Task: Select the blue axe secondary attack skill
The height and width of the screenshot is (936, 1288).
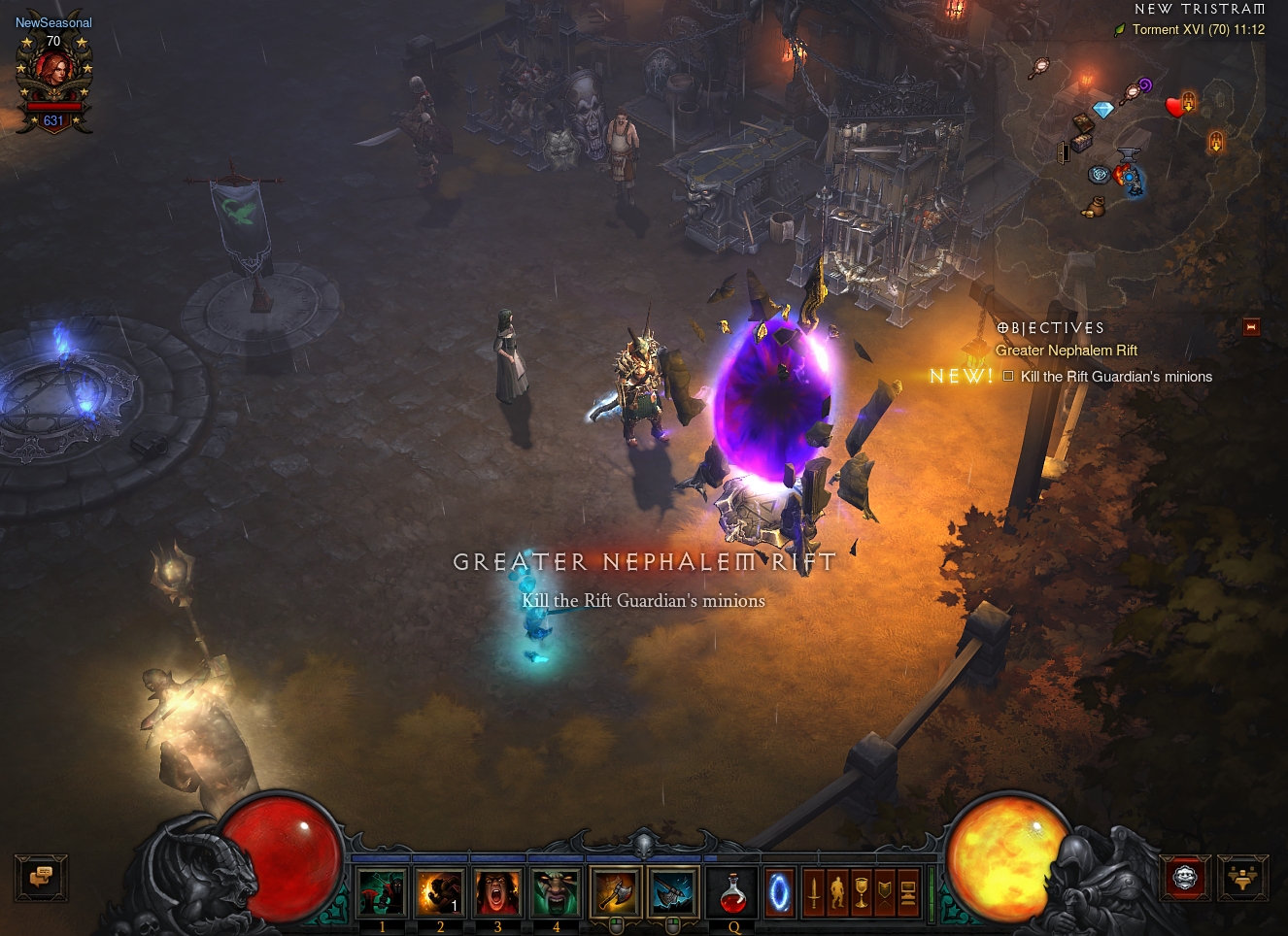Action: click(x=673, y=892)
